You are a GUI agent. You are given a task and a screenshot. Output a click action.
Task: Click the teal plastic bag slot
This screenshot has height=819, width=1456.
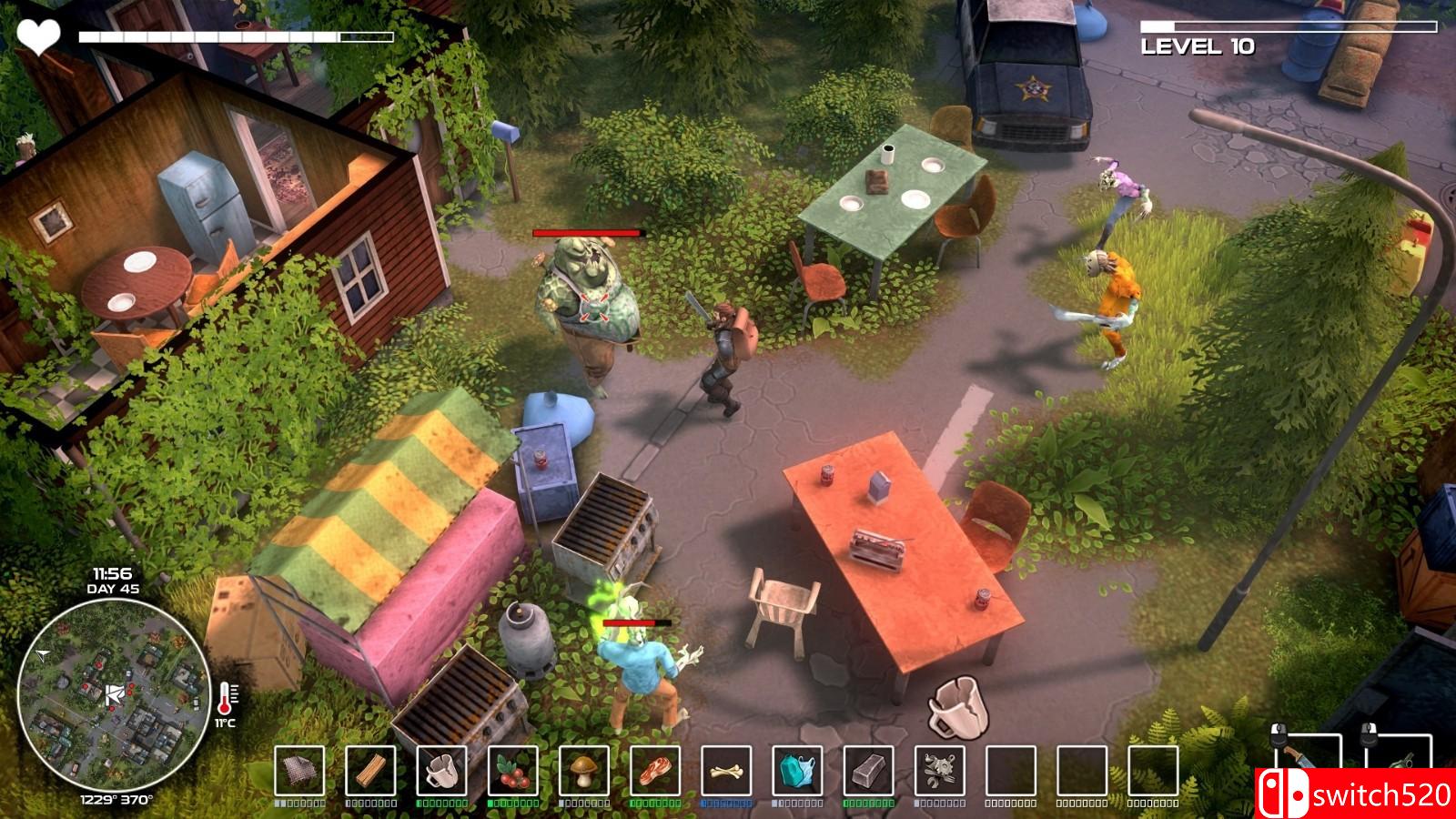797,771
